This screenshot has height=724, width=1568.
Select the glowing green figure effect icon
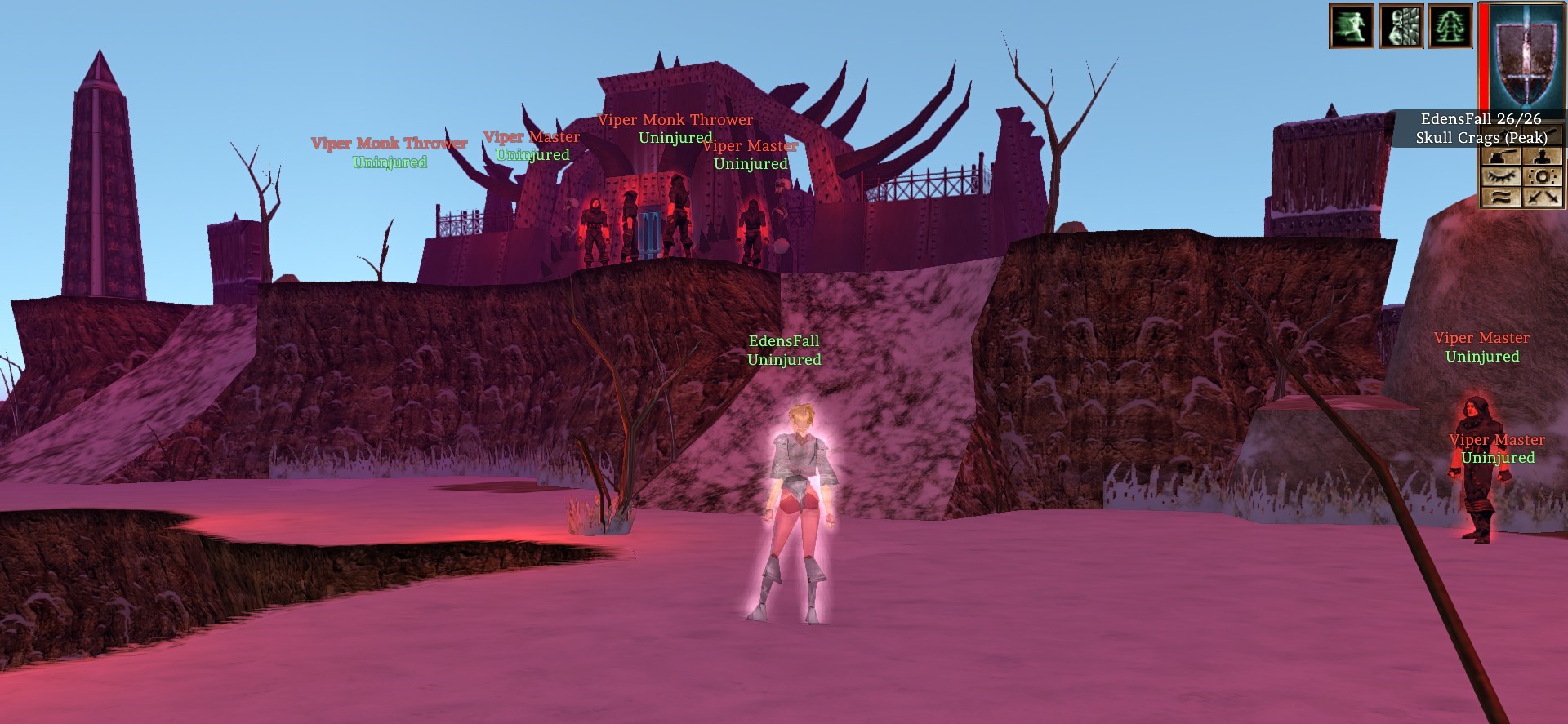(x=1450, y=26)
